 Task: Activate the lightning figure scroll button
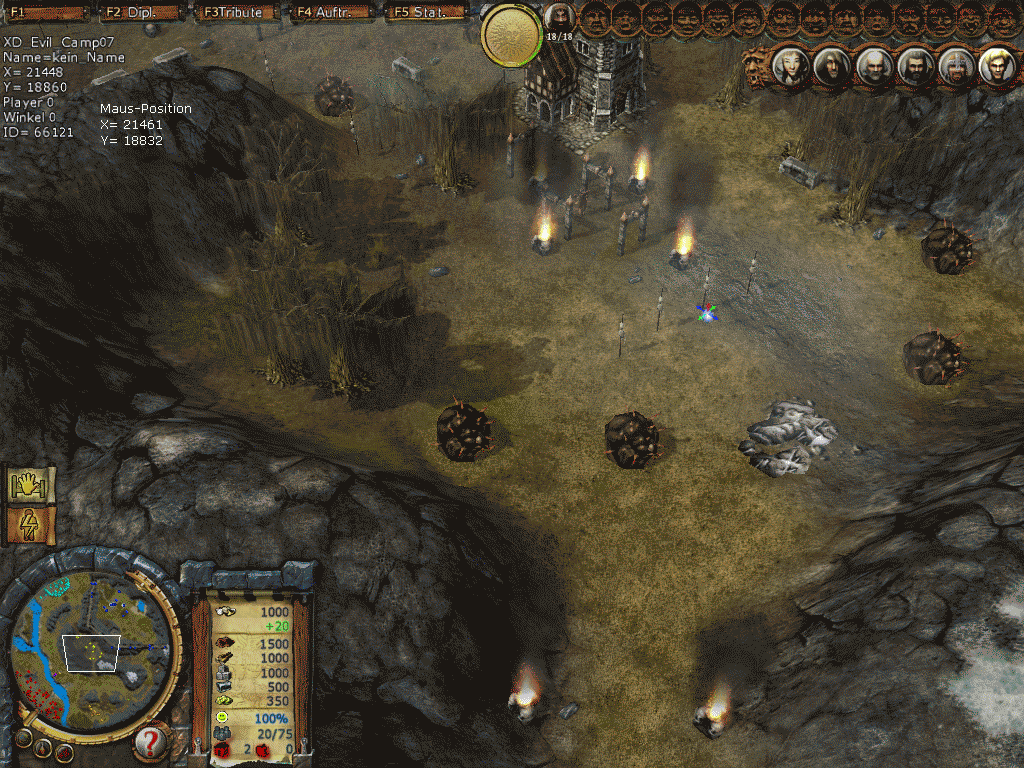pos(29,525)
